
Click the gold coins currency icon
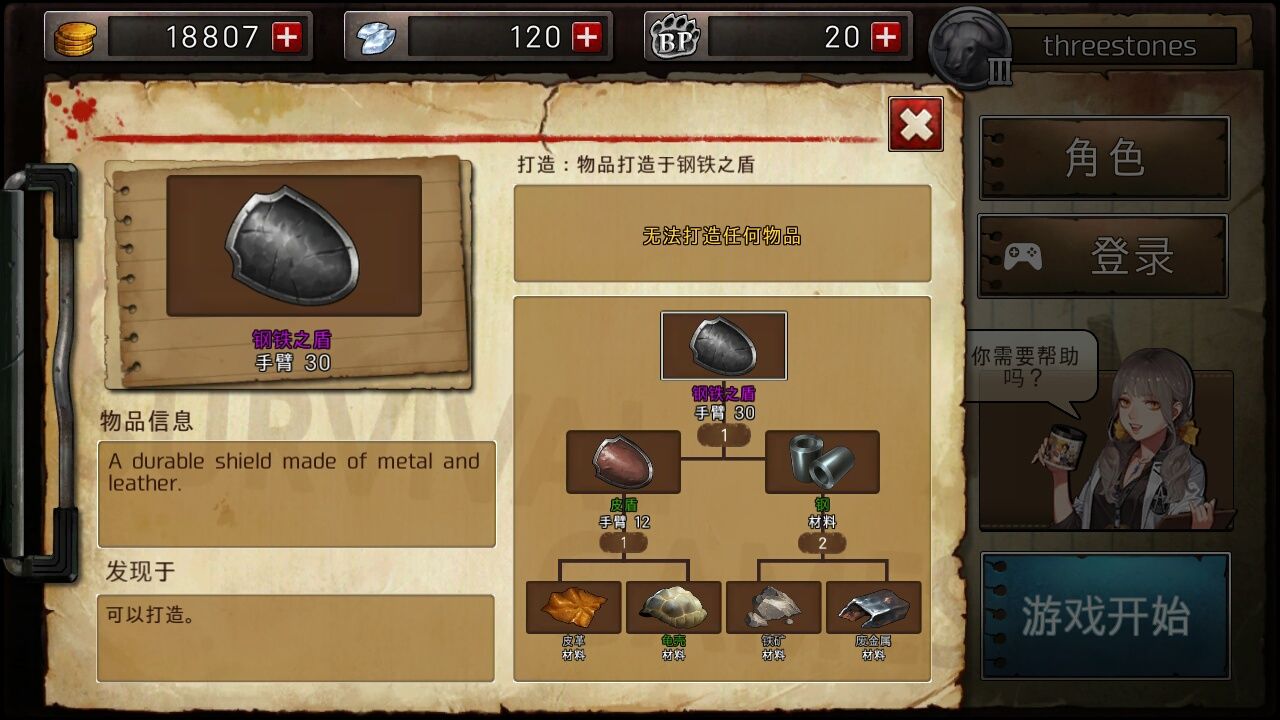pyautogui.click(x=76, y=37)
